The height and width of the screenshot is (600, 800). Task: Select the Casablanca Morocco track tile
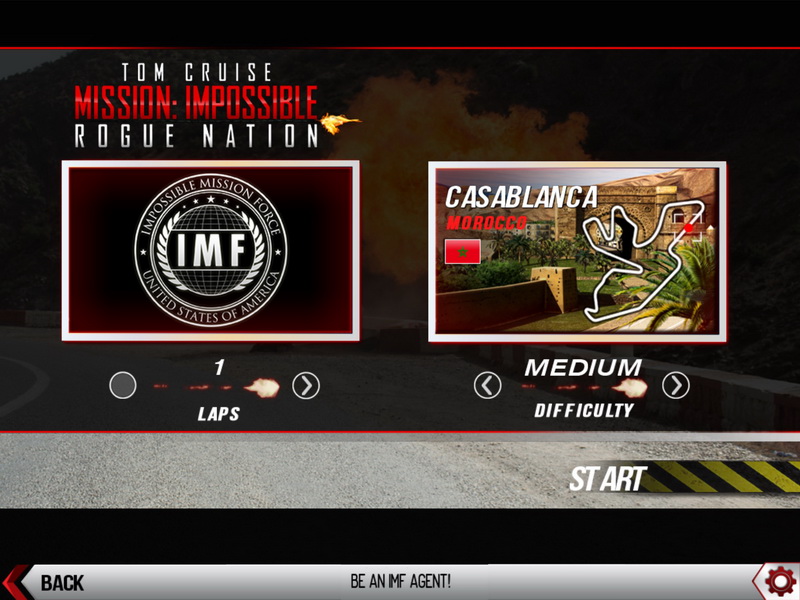[577, 252]
